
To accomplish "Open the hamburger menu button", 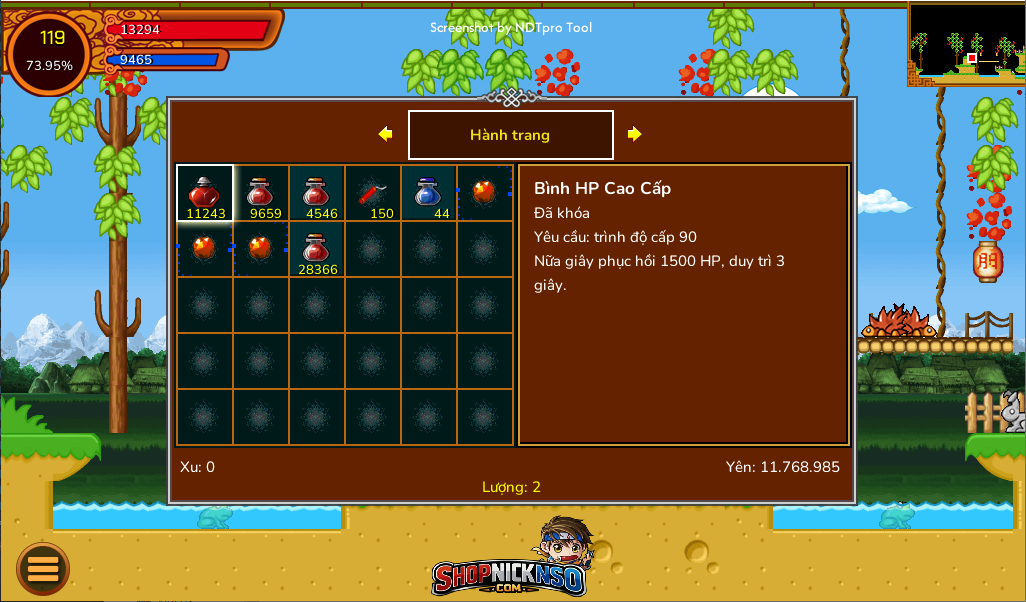I will click(43, 569).
